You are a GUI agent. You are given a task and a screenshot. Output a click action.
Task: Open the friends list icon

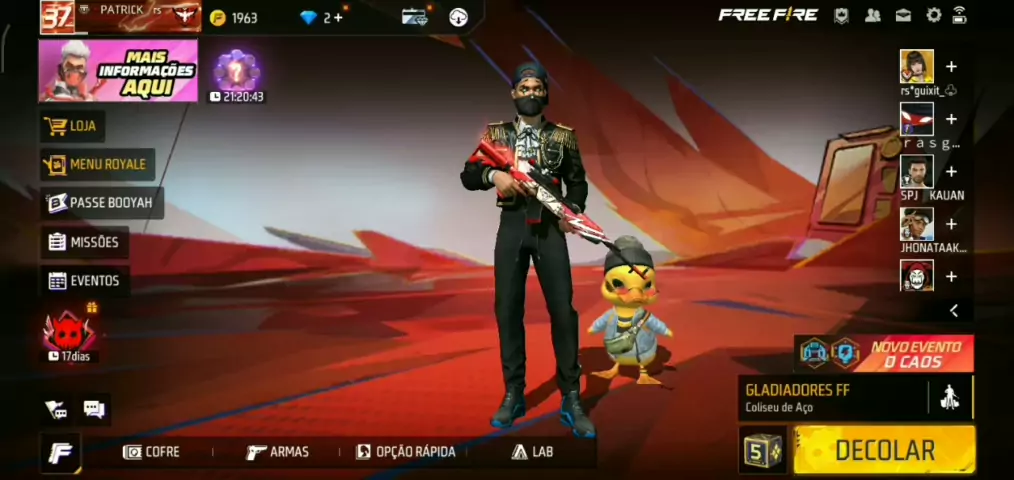pos(873,15)
